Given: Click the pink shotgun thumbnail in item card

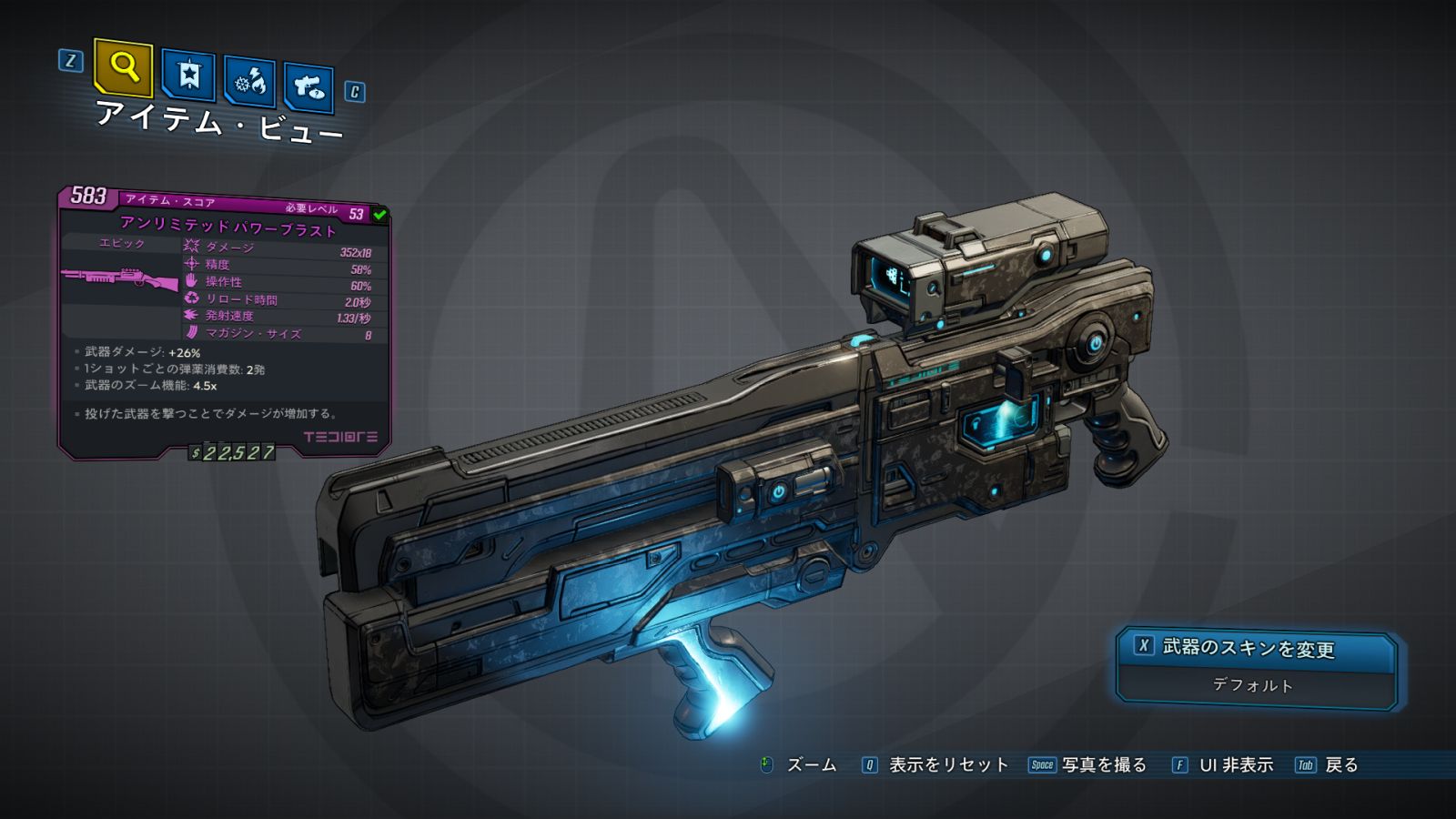Looking at the screenshot, I should click(120, 278).
